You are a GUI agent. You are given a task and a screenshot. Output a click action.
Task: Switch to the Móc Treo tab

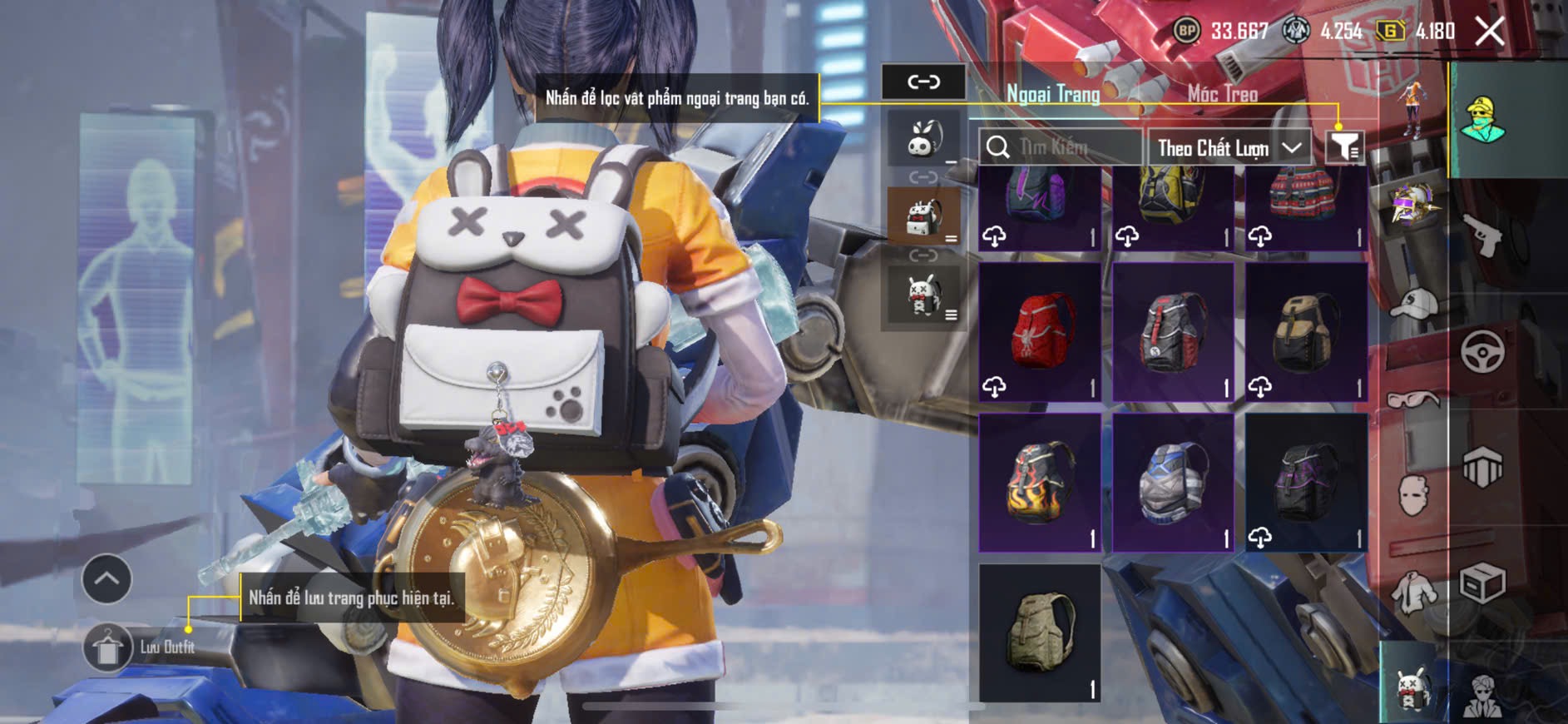[x=1222, y=94]
